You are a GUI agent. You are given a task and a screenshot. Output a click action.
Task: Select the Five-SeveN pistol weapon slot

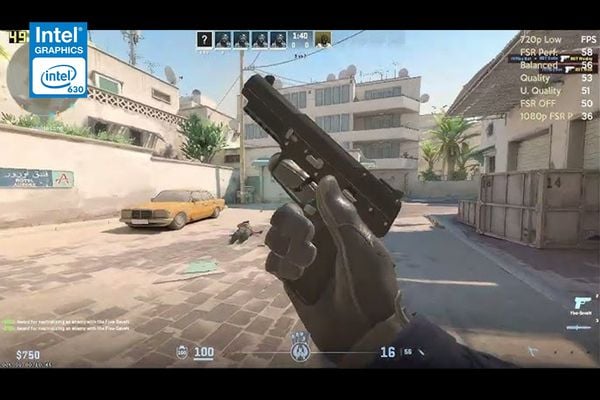point(581,303)
